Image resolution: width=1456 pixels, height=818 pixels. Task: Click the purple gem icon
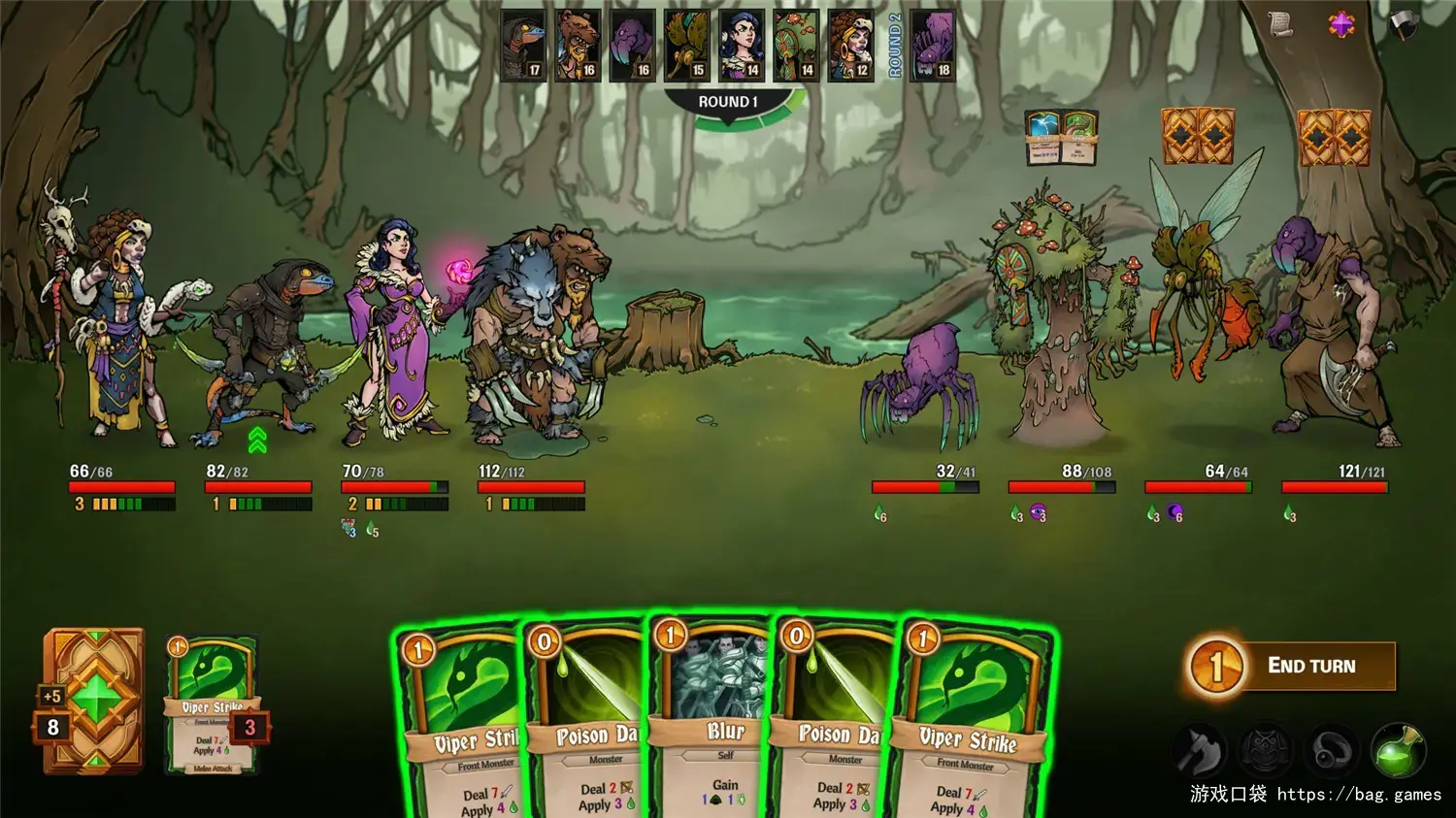click(x=1341, y=24)
